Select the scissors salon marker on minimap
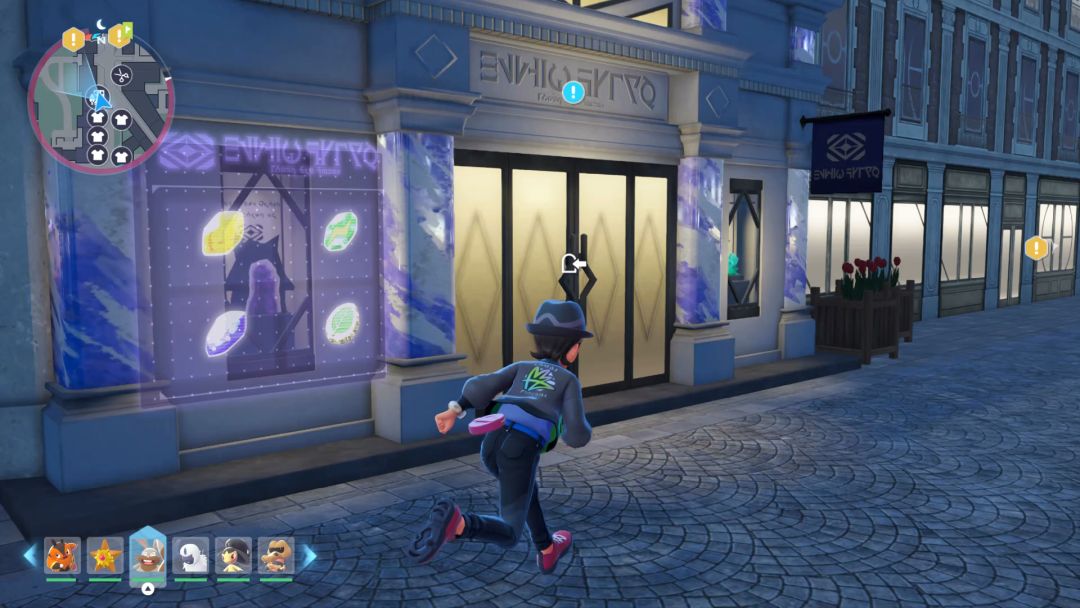Screen dimensions: 1080x608 [120, 74]
